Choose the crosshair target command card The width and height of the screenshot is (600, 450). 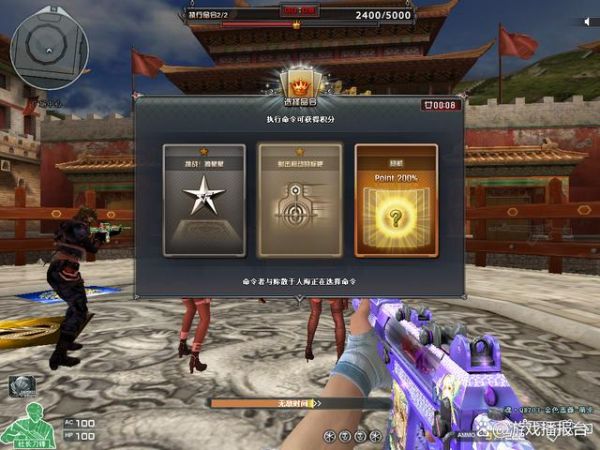[x=300, y=200]
